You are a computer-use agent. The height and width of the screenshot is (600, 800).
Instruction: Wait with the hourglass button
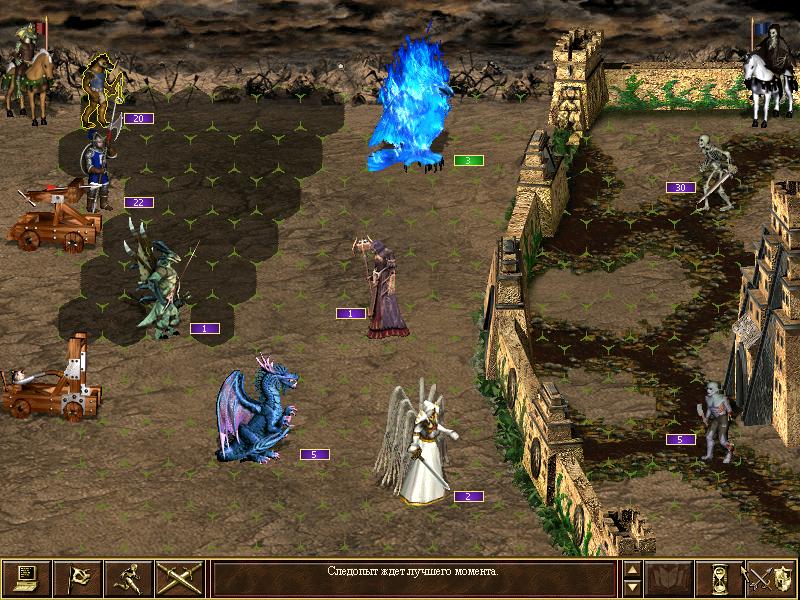[x=720, y=577]
